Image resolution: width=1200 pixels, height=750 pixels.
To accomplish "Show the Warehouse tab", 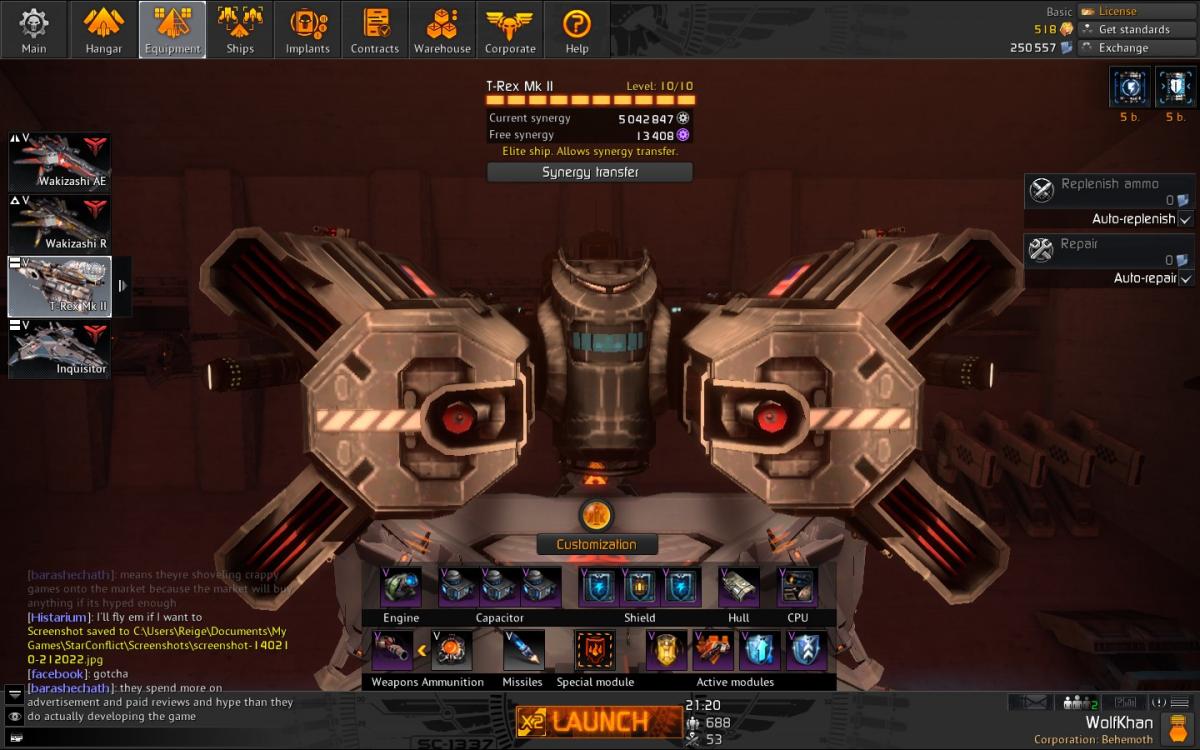I will tap(442, 30).
